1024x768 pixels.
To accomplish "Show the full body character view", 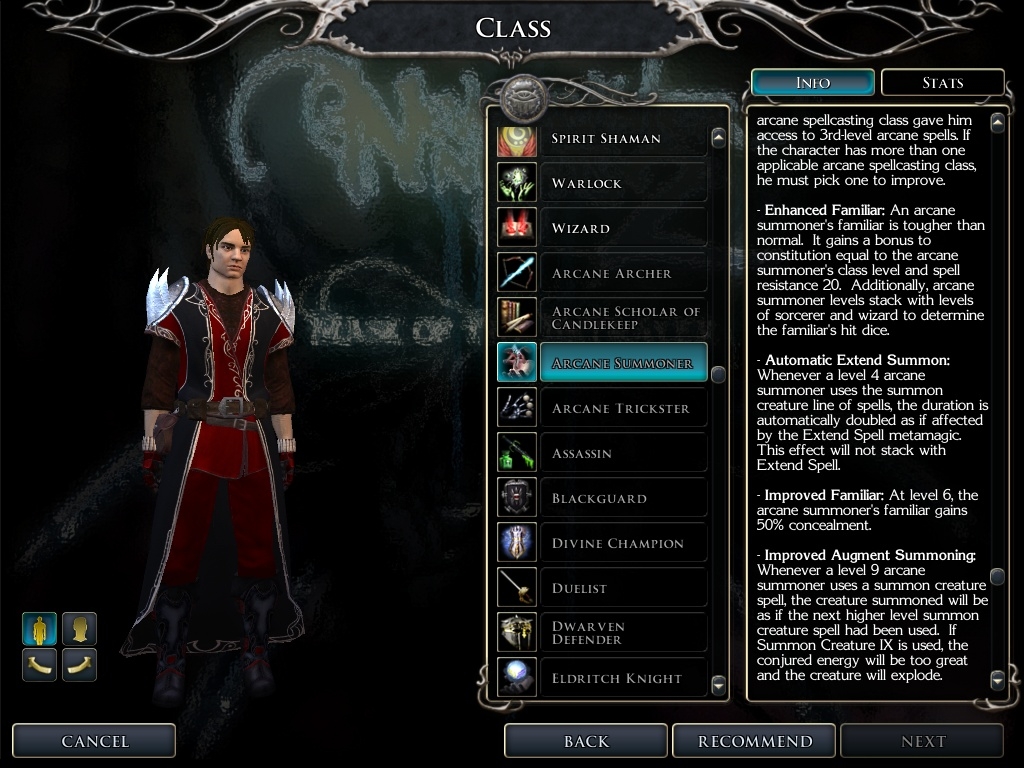I will 40,629.
